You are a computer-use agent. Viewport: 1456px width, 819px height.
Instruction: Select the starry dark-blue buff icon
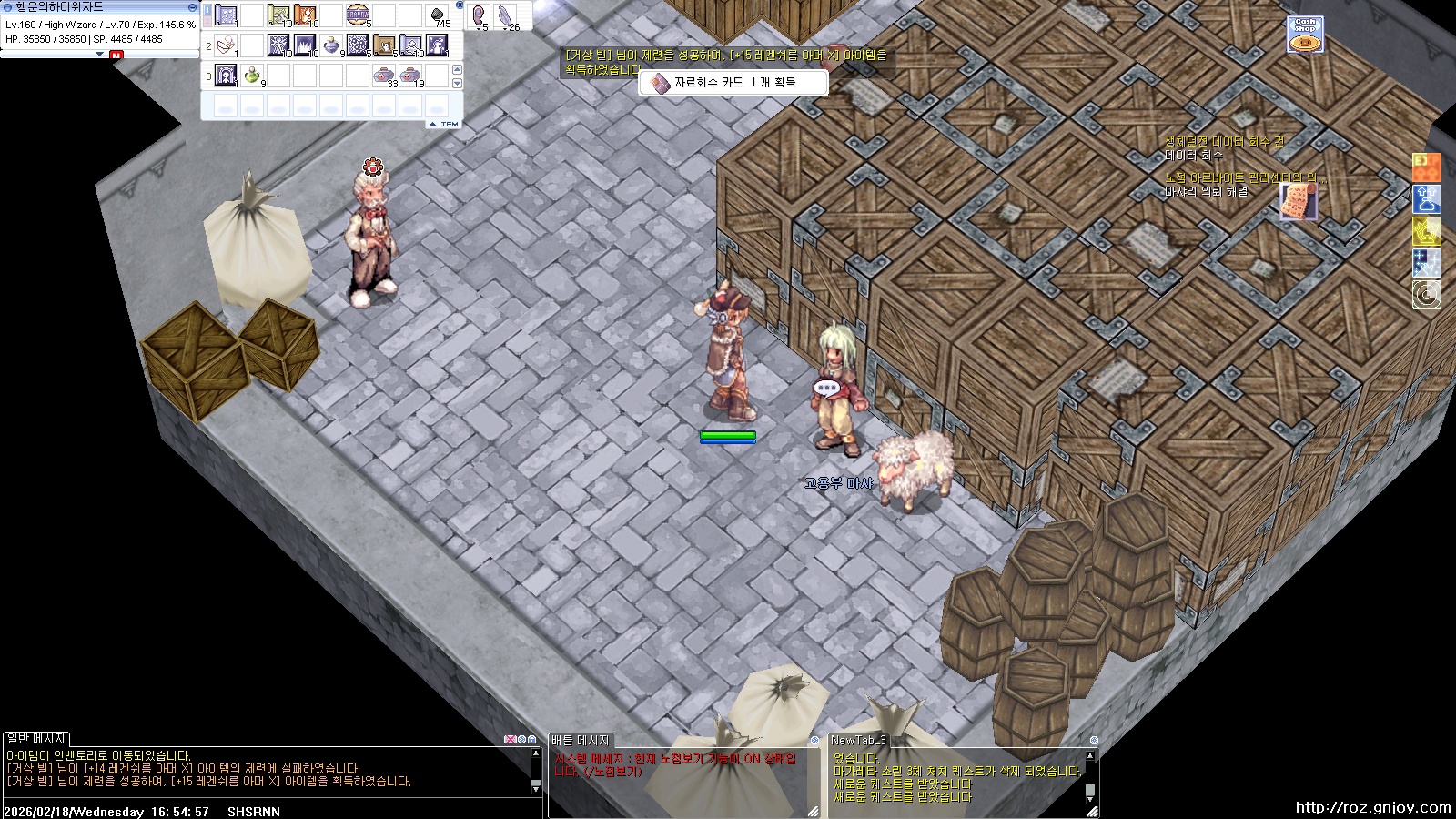coord(1426,264)
